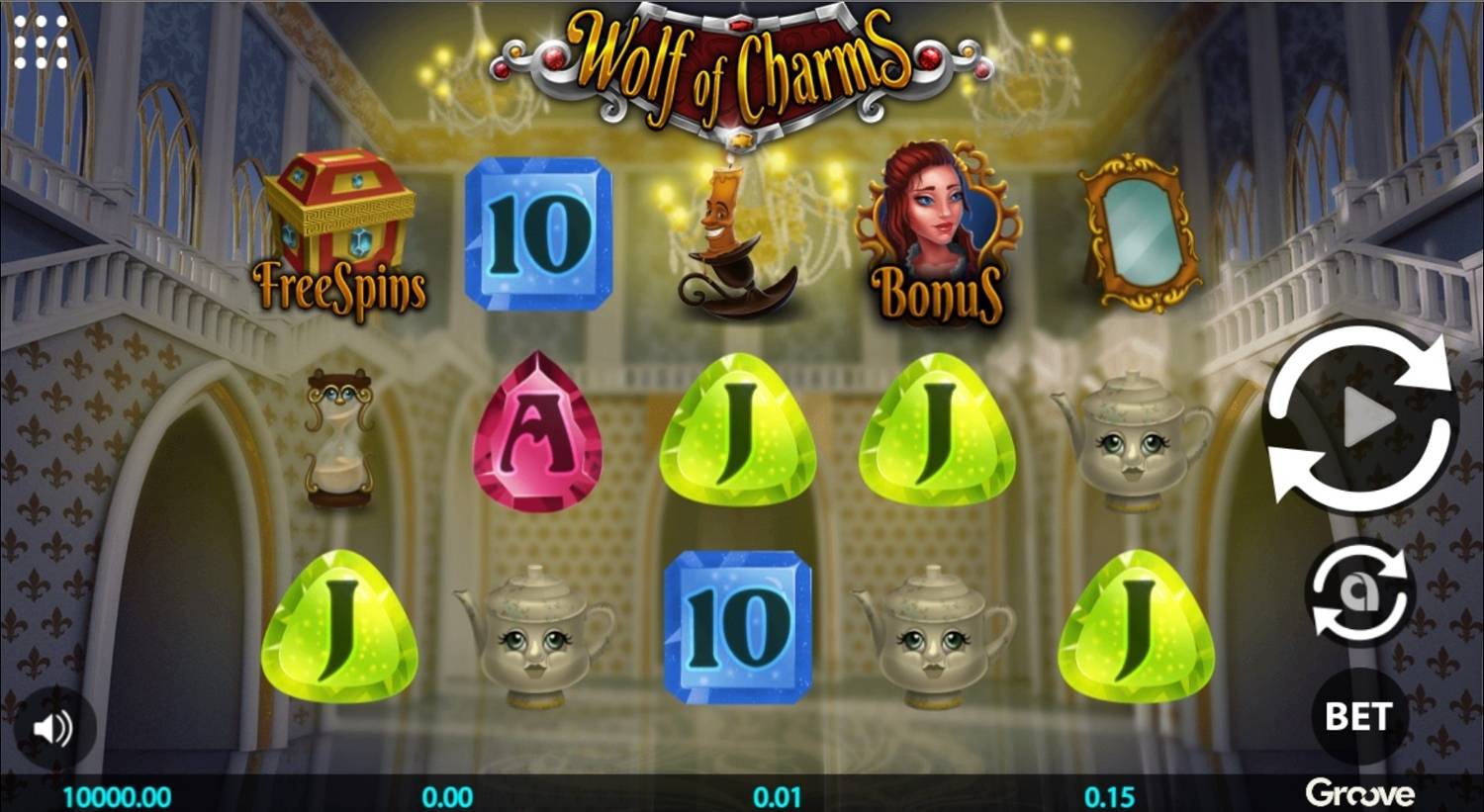Open the nine-dot game menu
Viewport: 1484px width, 812px height.
click(x=42, y=42)
